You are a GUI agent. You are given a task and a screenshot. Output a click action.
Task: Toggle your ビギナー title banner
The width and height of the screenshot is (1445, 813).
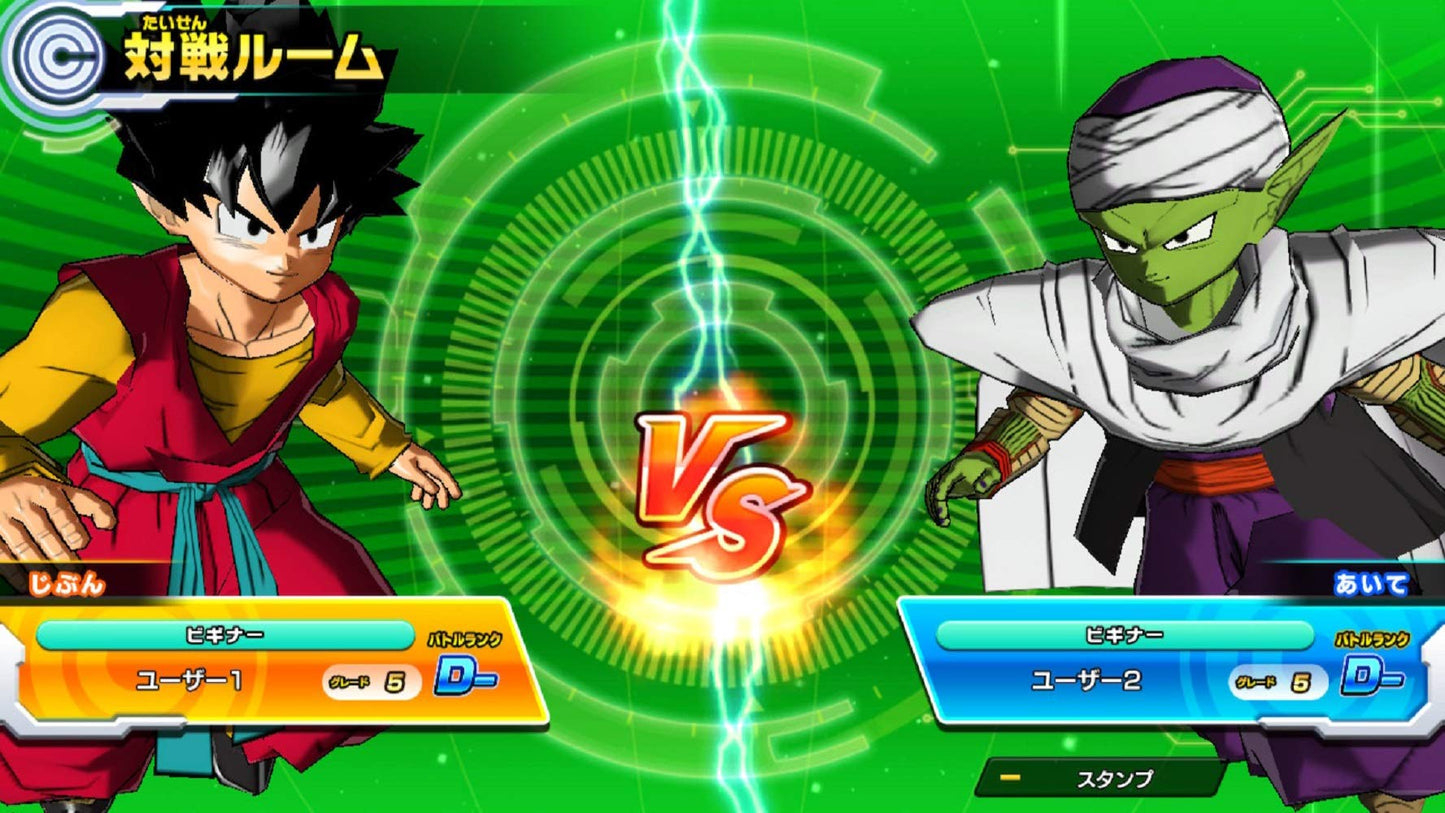(x=222, y=634)
